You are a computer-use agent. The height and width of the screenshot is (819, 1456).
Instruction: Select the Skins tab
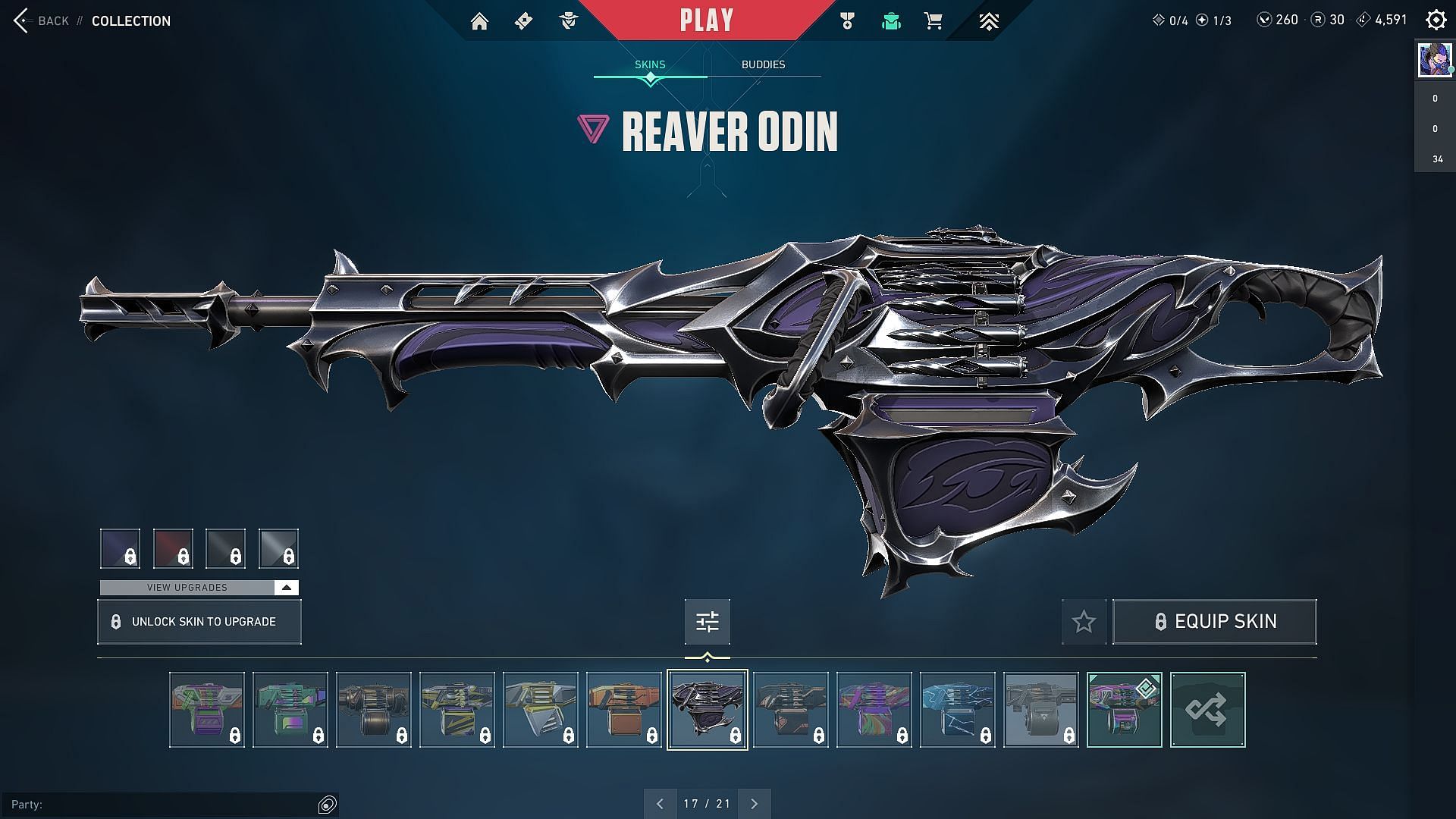(650, 64)
